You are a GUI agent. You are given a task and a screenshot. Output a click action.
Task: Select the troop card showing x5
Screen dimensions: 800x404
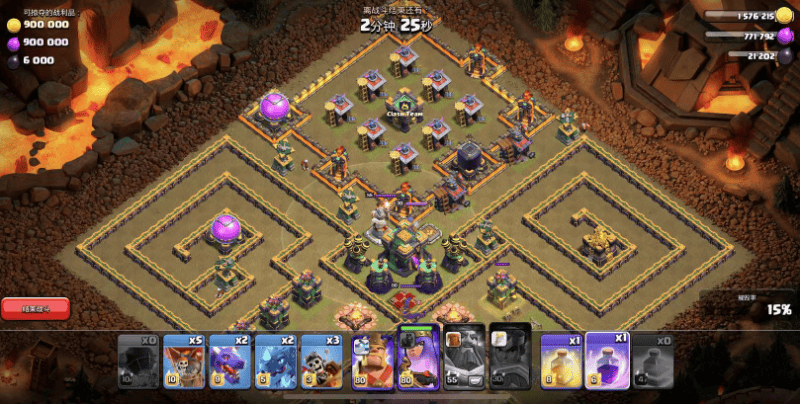pyautogui.click(x=183, y=360)
